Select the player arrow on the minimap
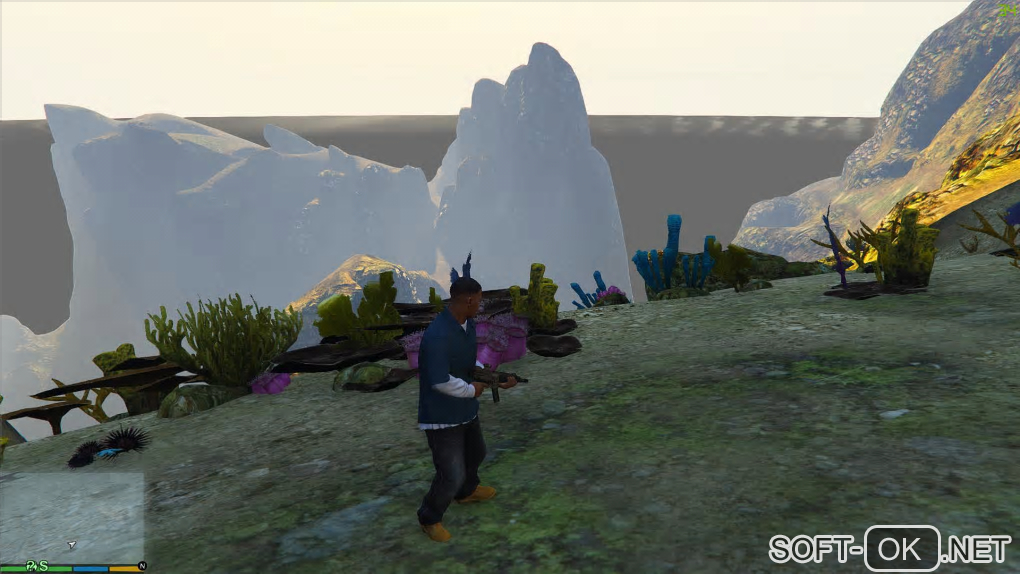The width and height of the screenshot is (1020, 574). (71, 545)
